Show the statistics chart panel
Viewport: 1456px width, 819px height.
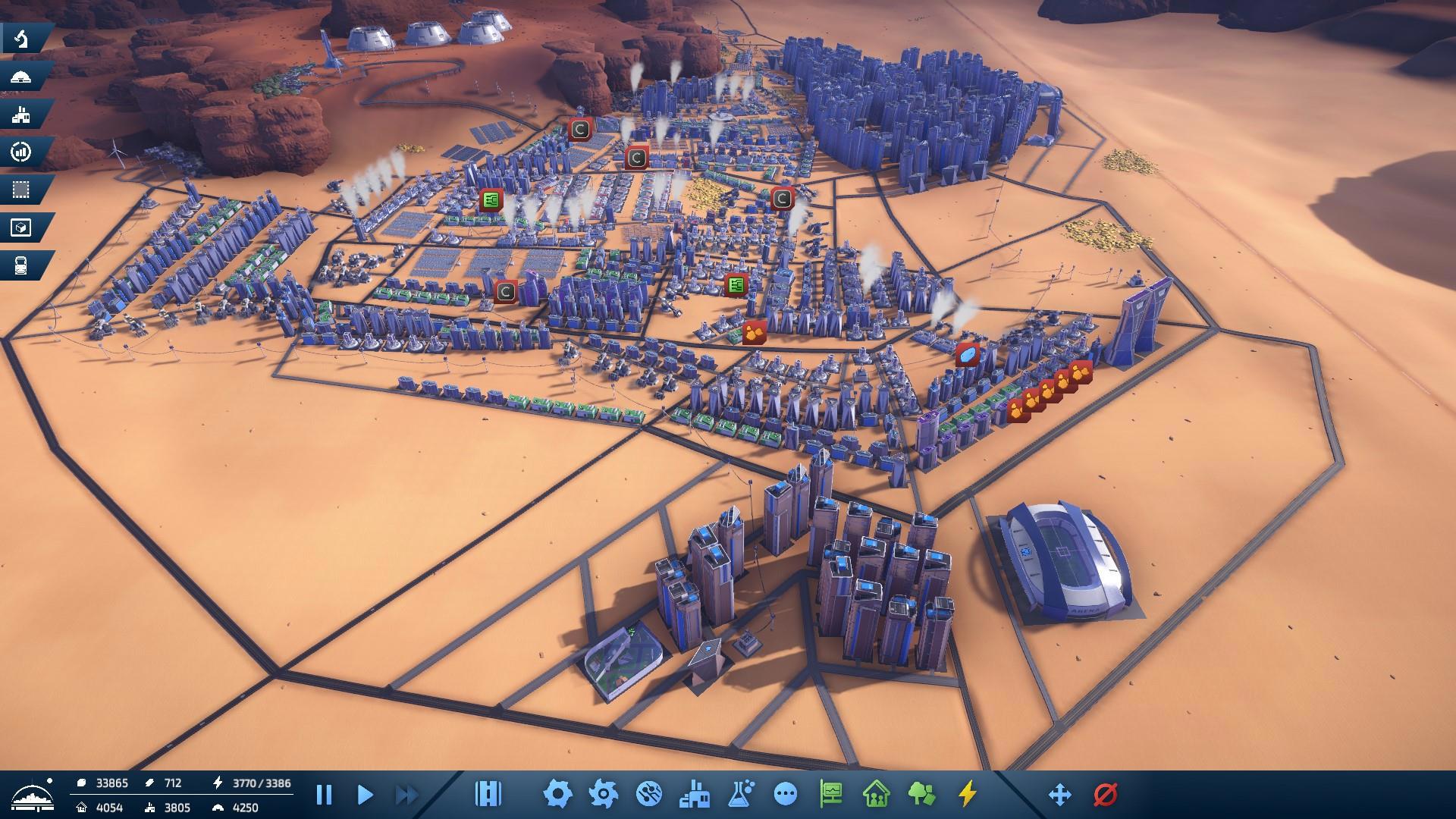point(22,152)
